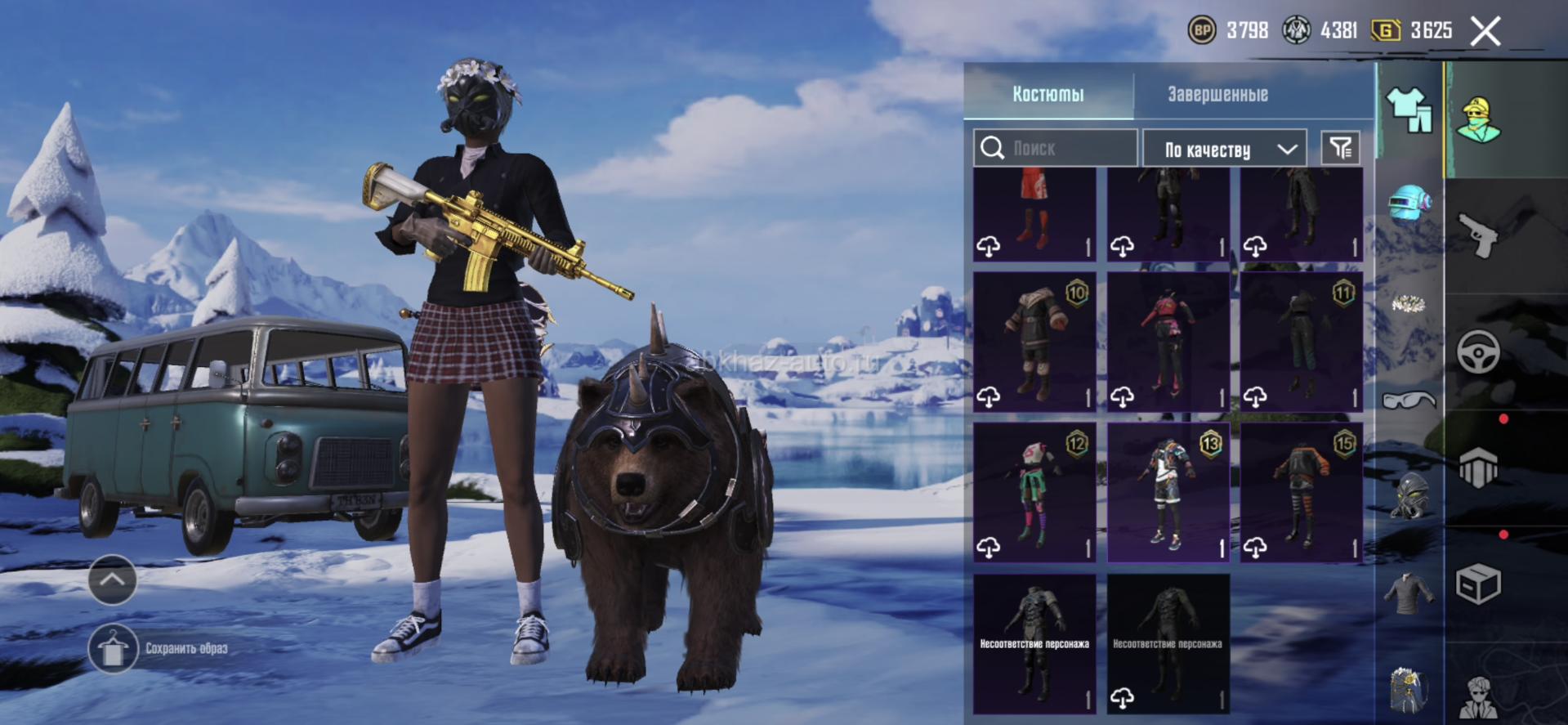Open the sunglasses accessory category
This screenshot has height=725, width=1568.
coord(1409,400)
